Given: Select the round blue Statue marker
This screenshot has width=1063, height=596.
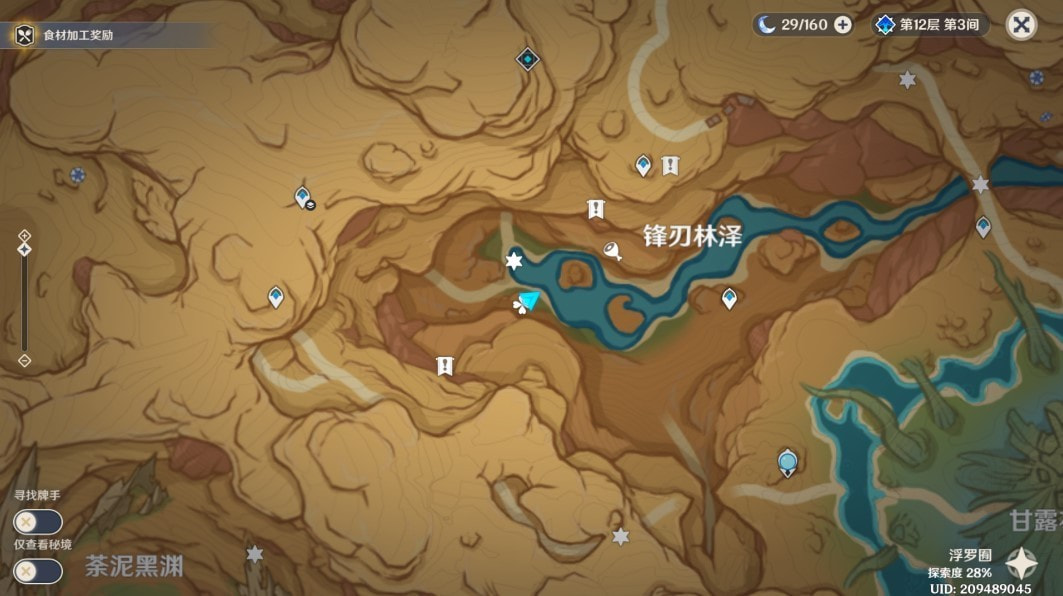Looking at the screenshot, I should tap(788, 462).
